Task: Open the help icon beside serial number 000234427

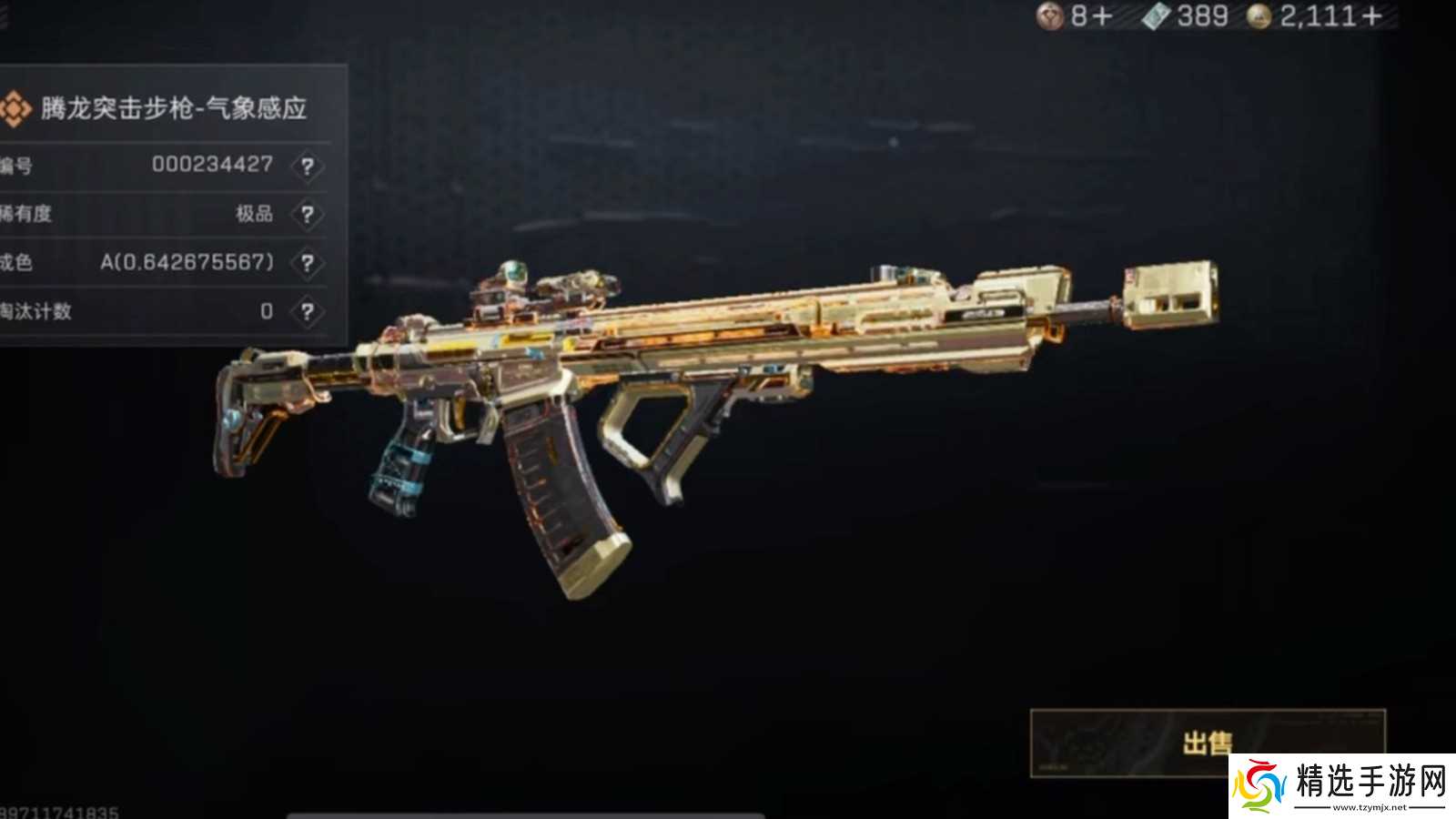Action: point(308,167)
